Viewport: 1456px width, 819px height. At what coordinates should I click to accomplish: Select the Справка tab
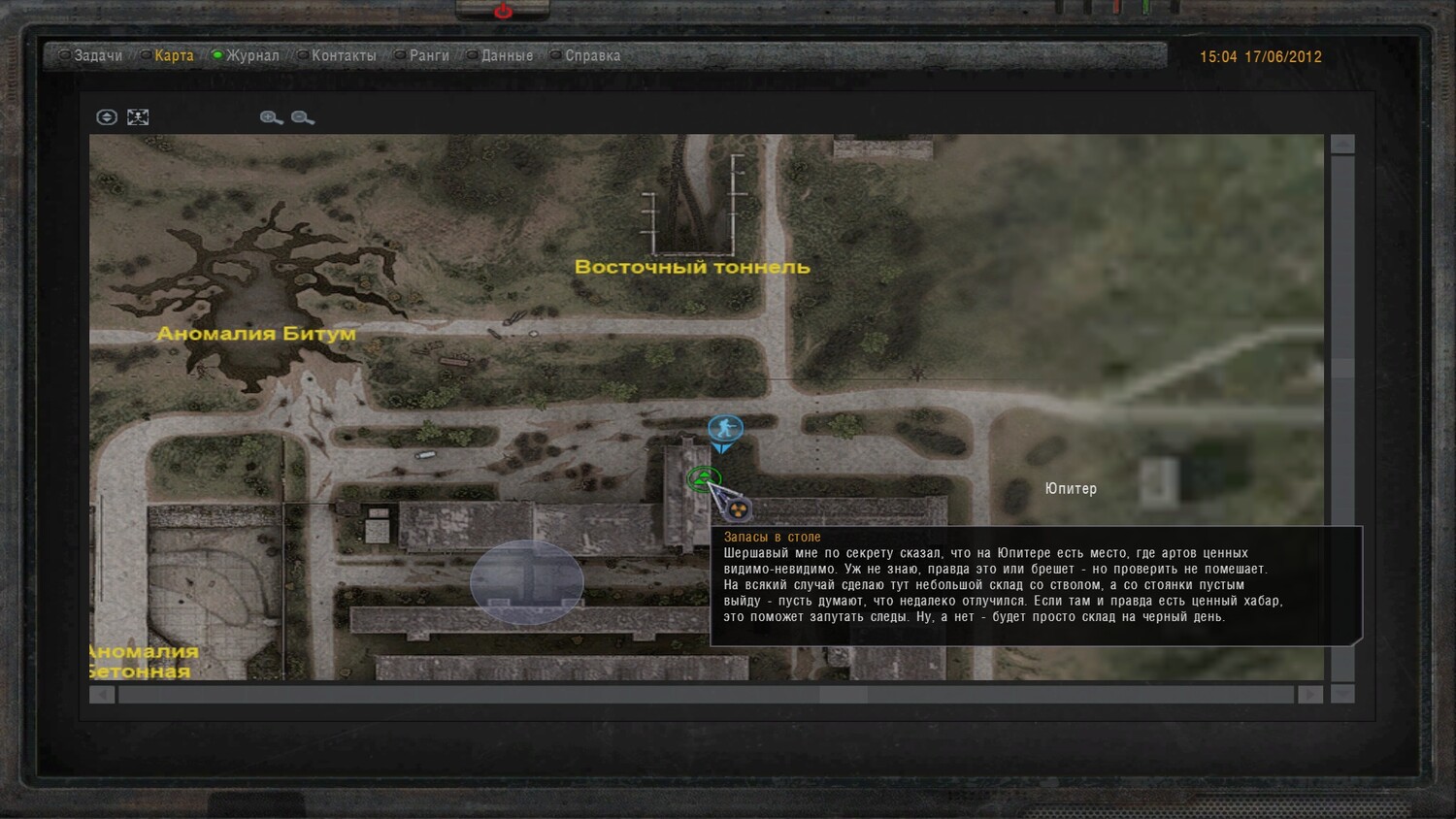point(592,56)
